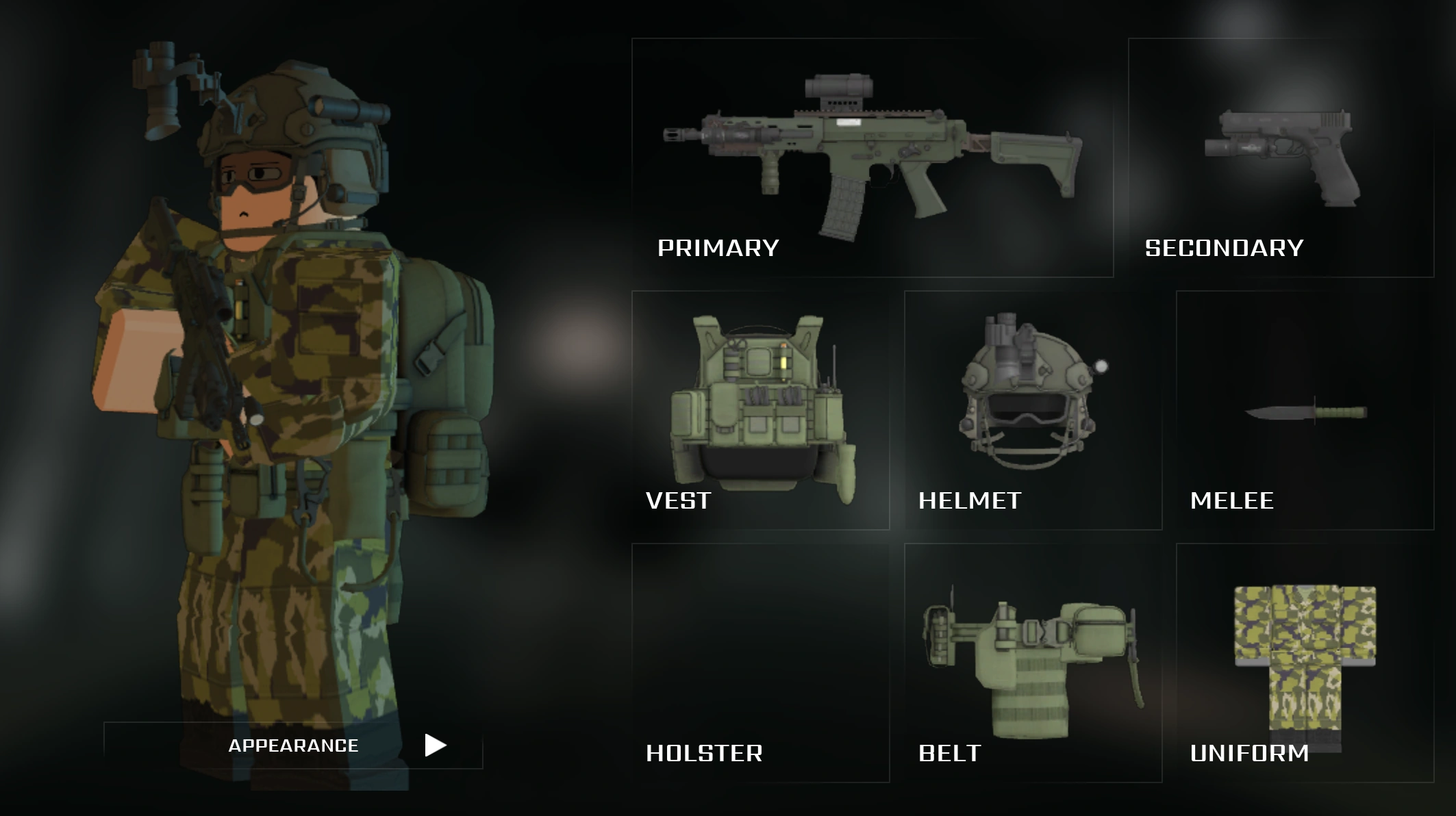Toggle the PRIMARY weapon selection
Viewport: 1456px width, 816px height.
pyautogui.click(x=719, y=248)
